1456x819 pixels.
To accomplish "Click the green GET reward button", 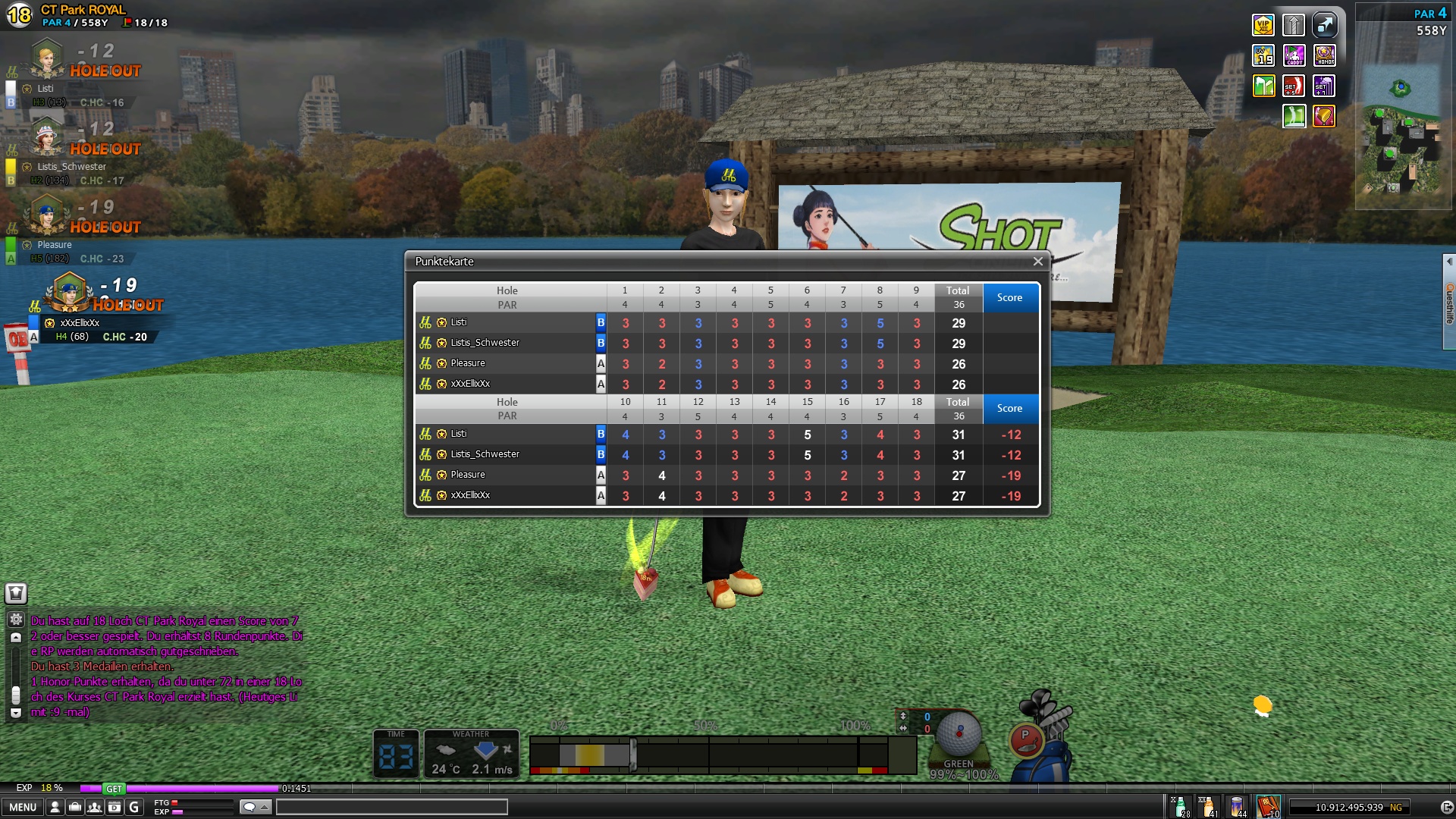I will (114, 789).
